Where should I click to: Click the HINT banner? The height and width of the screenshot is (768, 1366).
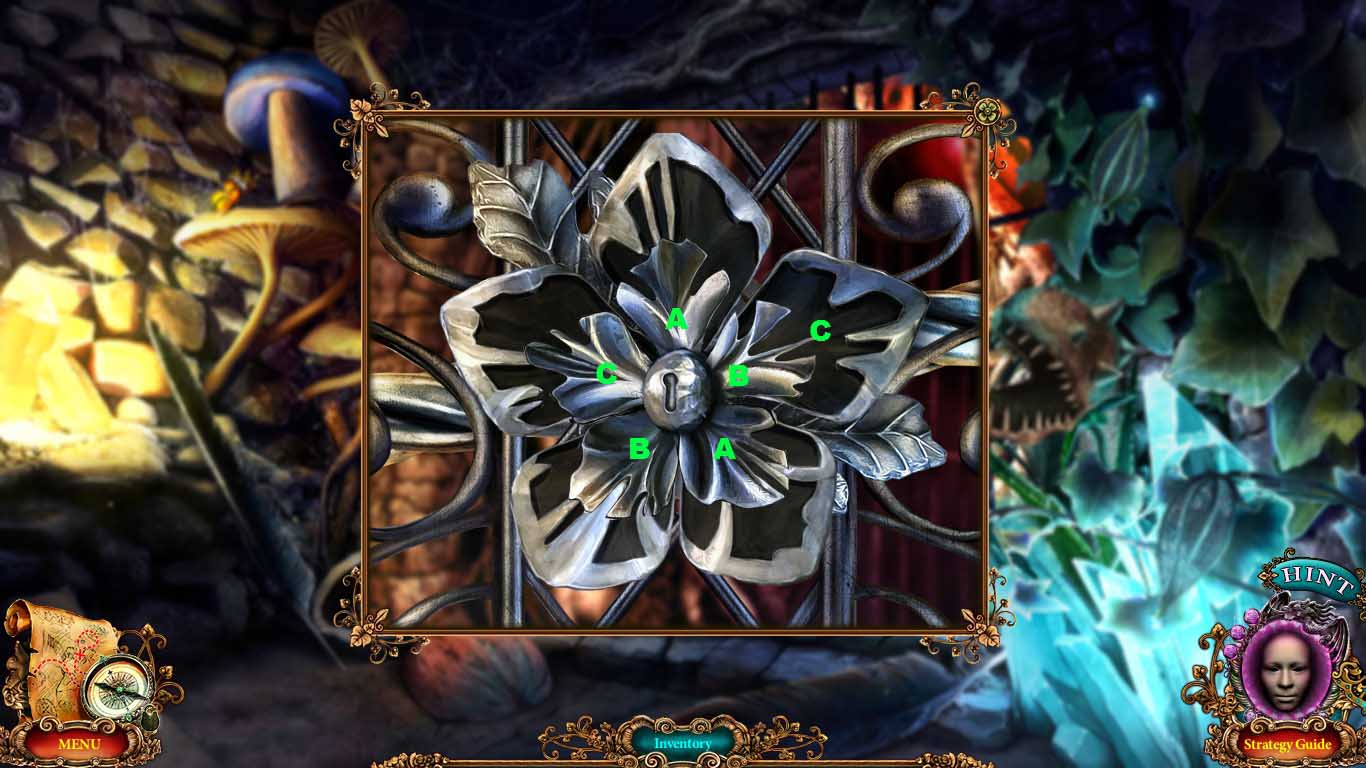click(1311, 575)
